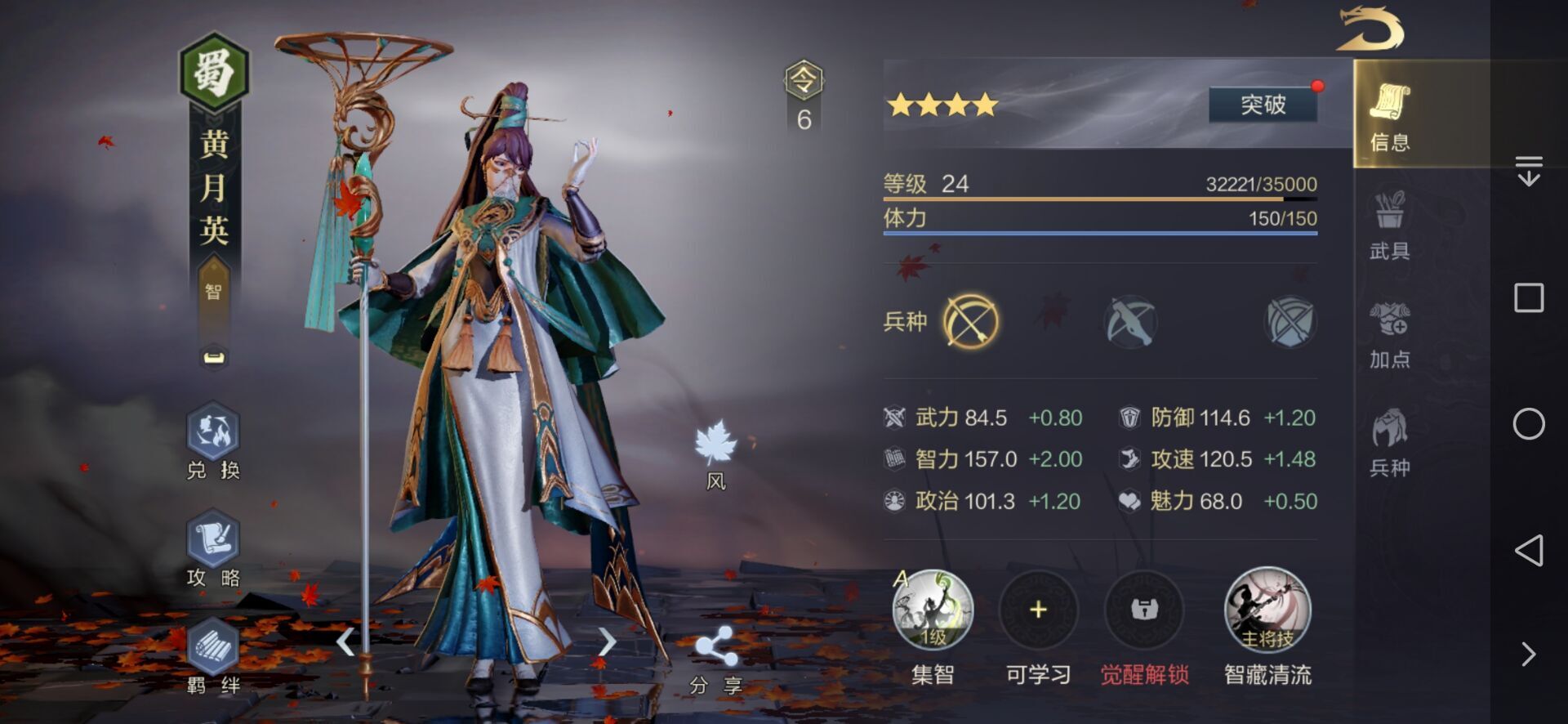Viewport: 1568px width, 724px height.
Task: Inspect the 智藏清流 commander skill
Action: pyautogui.click(x=1267, y=610)
